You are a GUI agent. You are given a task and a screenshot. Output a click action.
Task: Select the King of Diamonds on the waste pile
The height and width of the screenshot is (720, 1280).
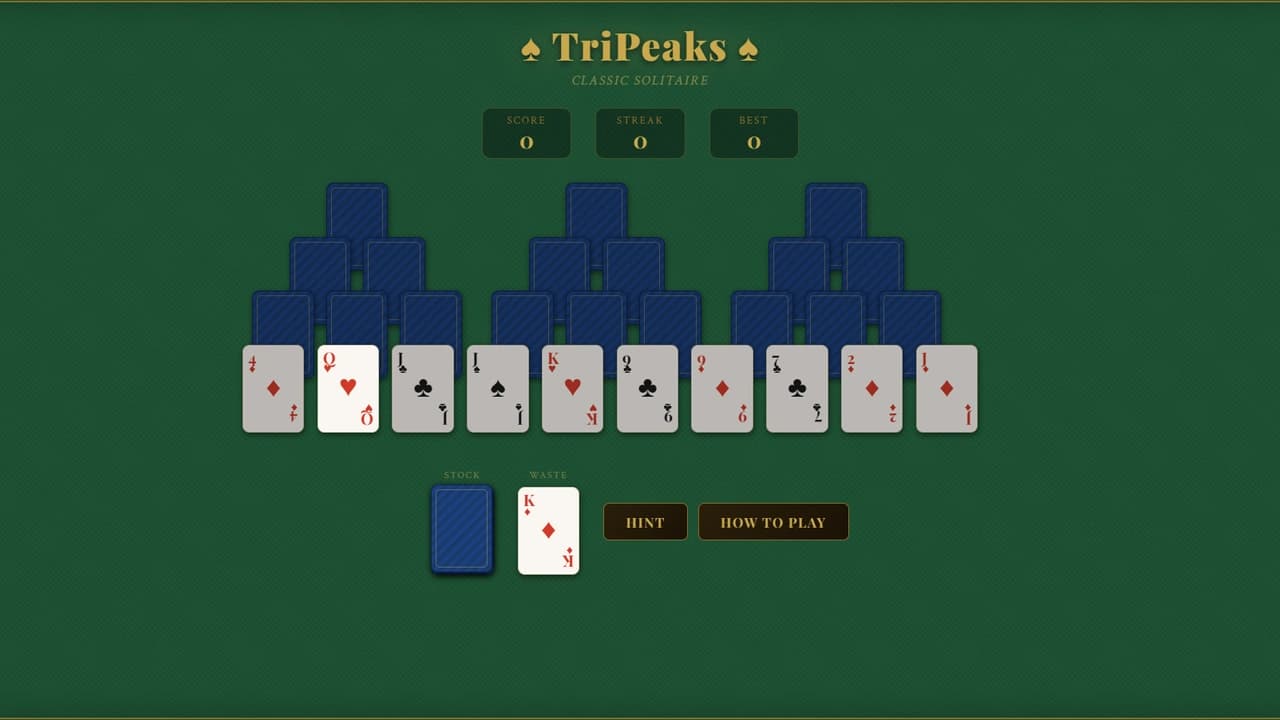(x=548, y=529)
